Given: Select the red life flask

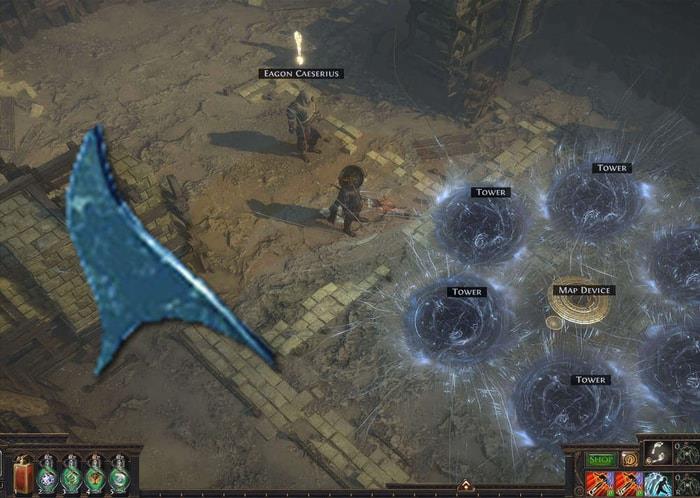Looking at the screenshot, I should (x=24, y=474).
